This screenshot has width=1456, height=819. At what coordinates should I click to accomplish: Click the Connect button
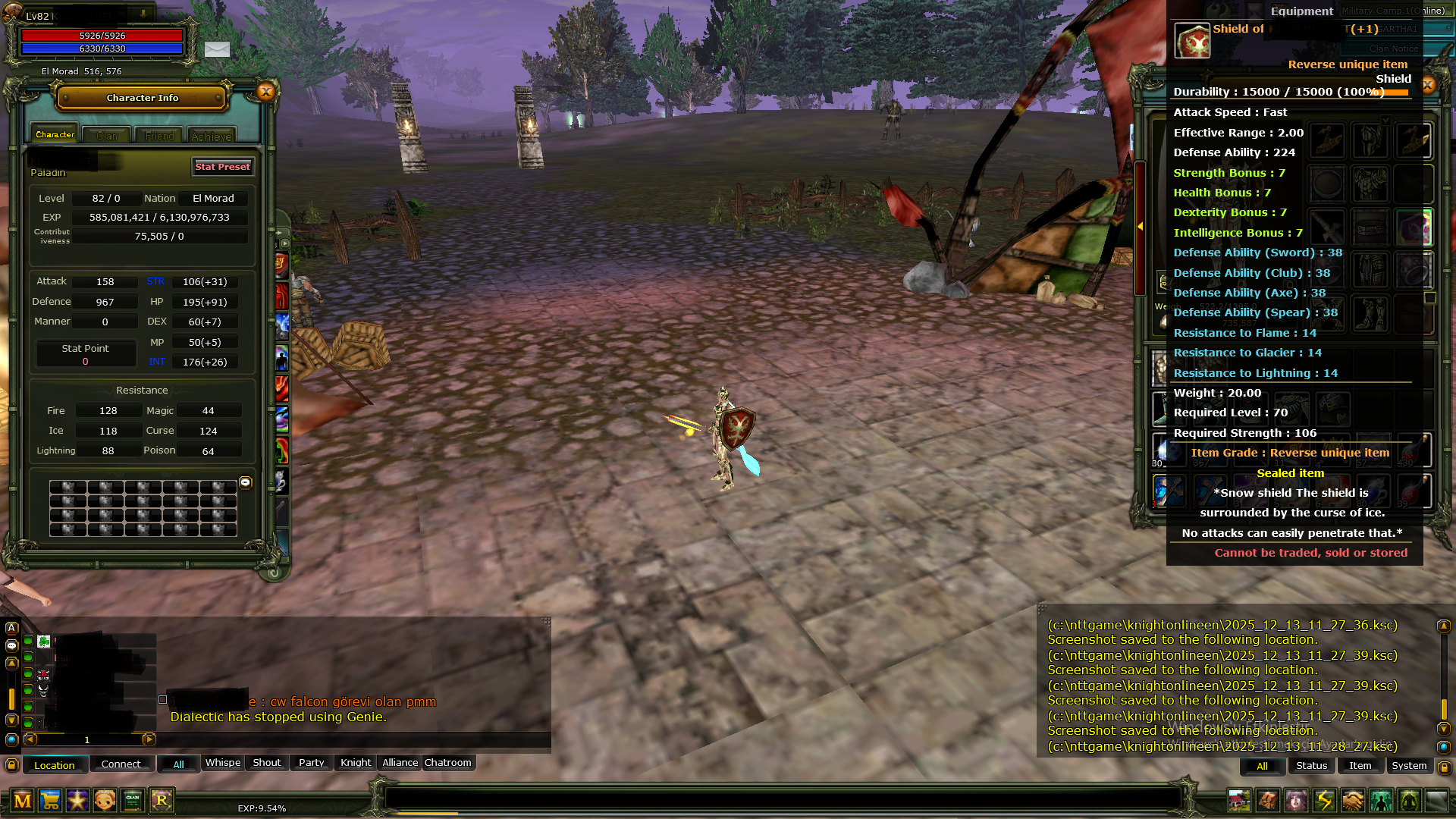pos(121,764)
